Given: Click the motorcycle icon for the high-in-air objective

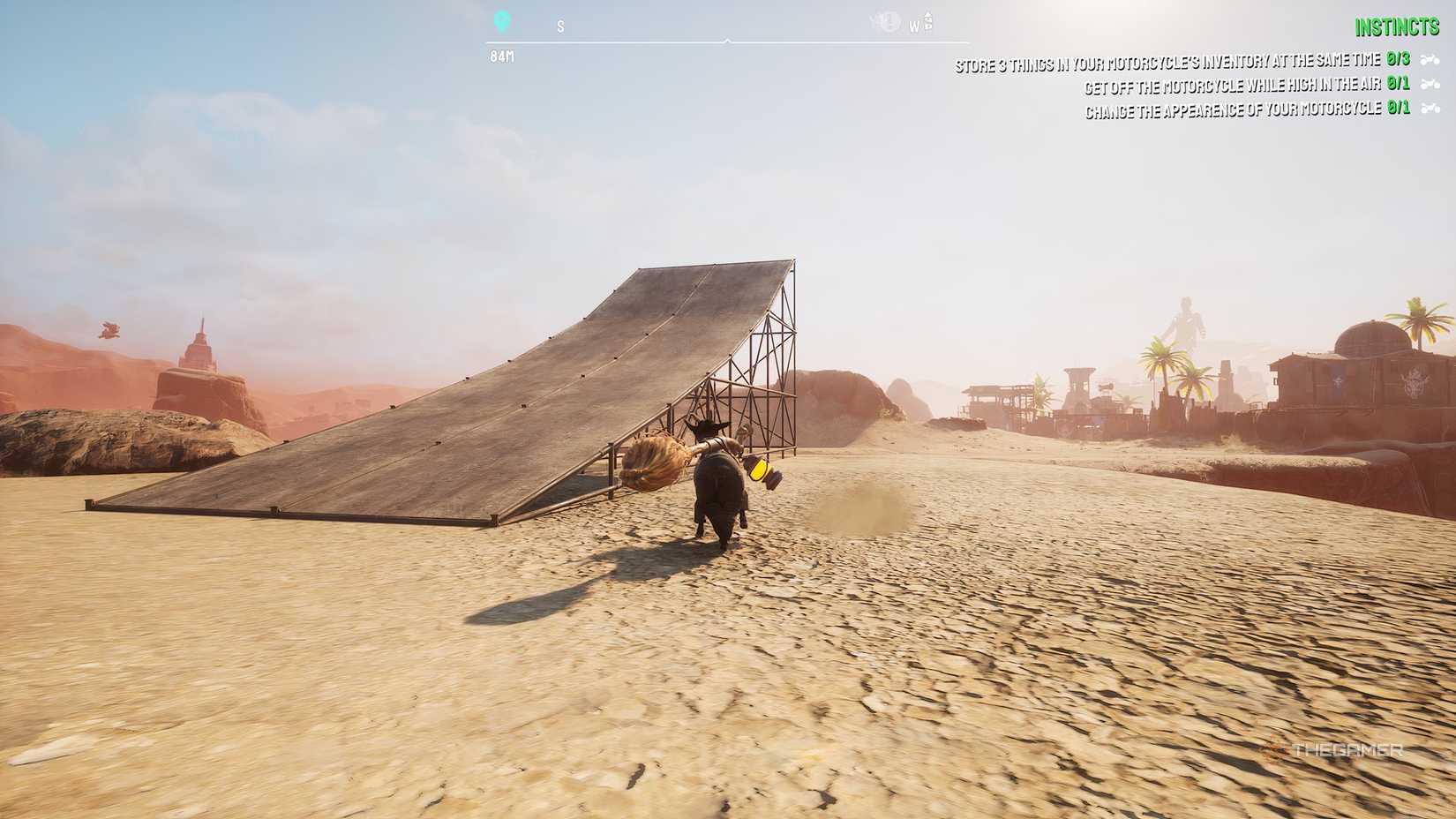Looking at the screenshot, I should pyautogui.click(x=1431, y=86).
